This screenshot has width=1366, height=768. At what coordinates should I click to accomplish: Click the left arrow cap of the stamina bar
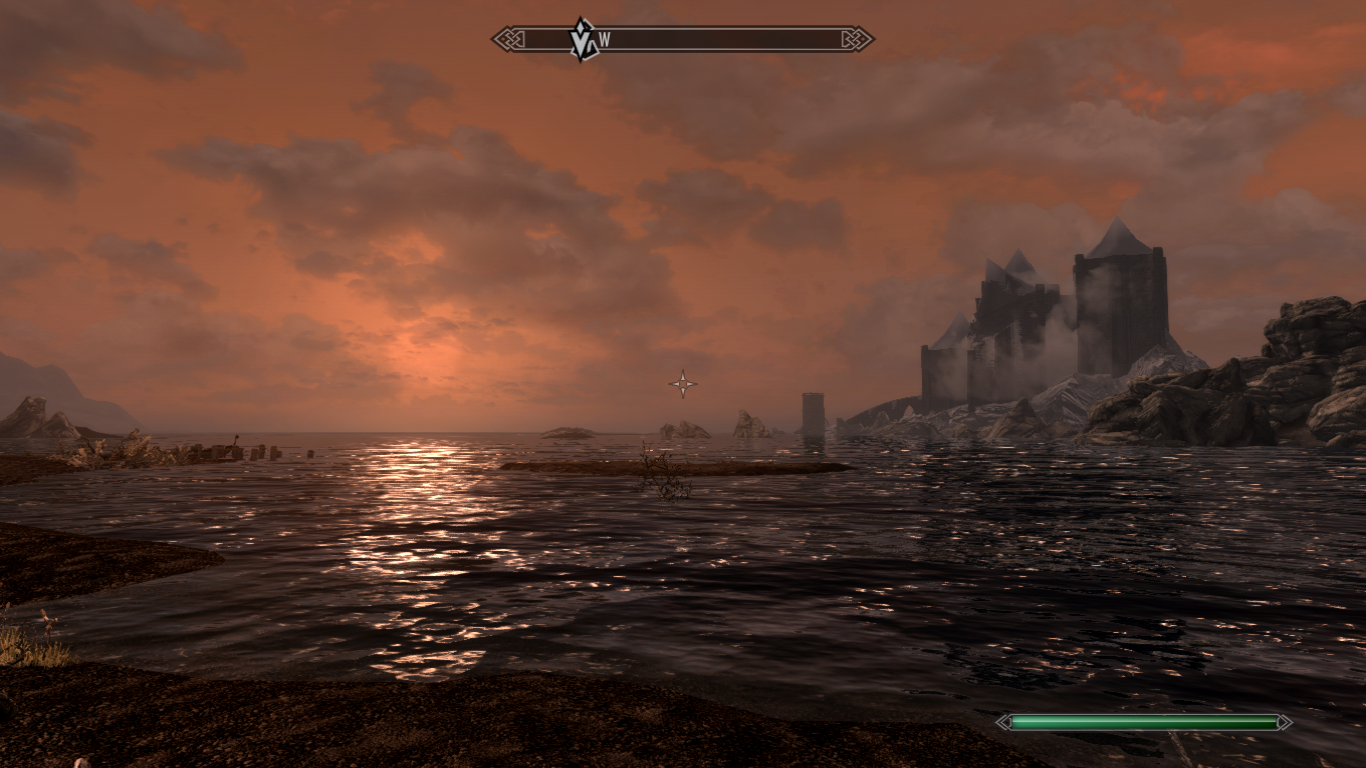(1003, 720)
